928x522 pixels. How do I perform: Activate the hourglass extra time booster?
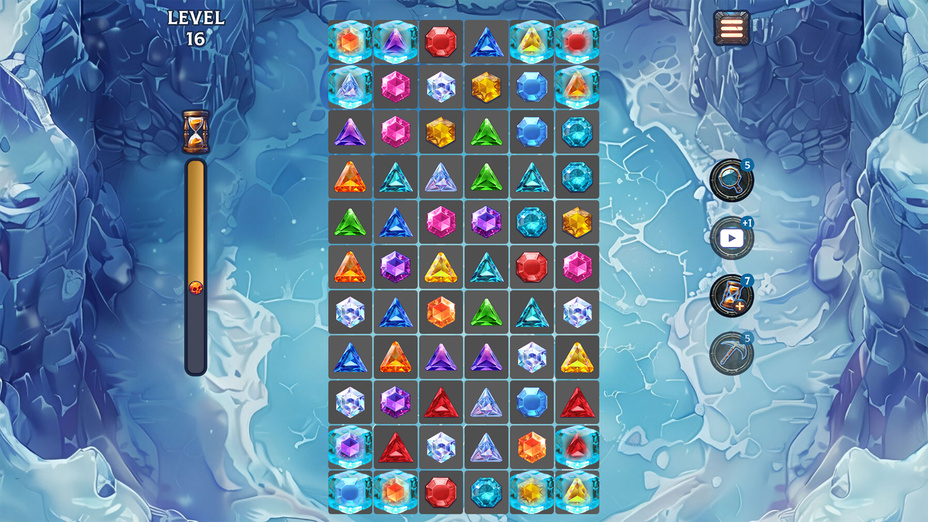coord(731,296)
